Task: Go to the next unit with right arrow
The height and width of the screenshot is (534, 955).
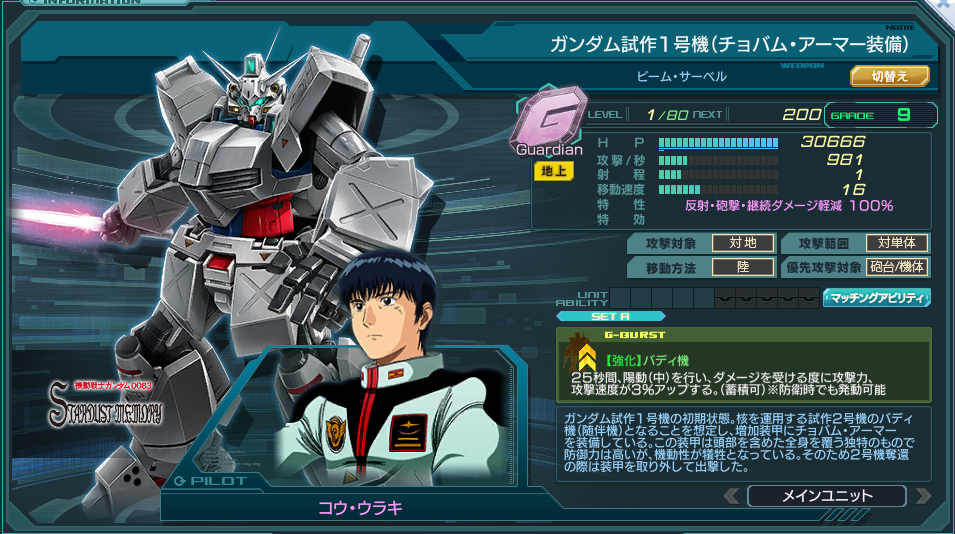Action: pyautogui.click(x=922, y=496)
